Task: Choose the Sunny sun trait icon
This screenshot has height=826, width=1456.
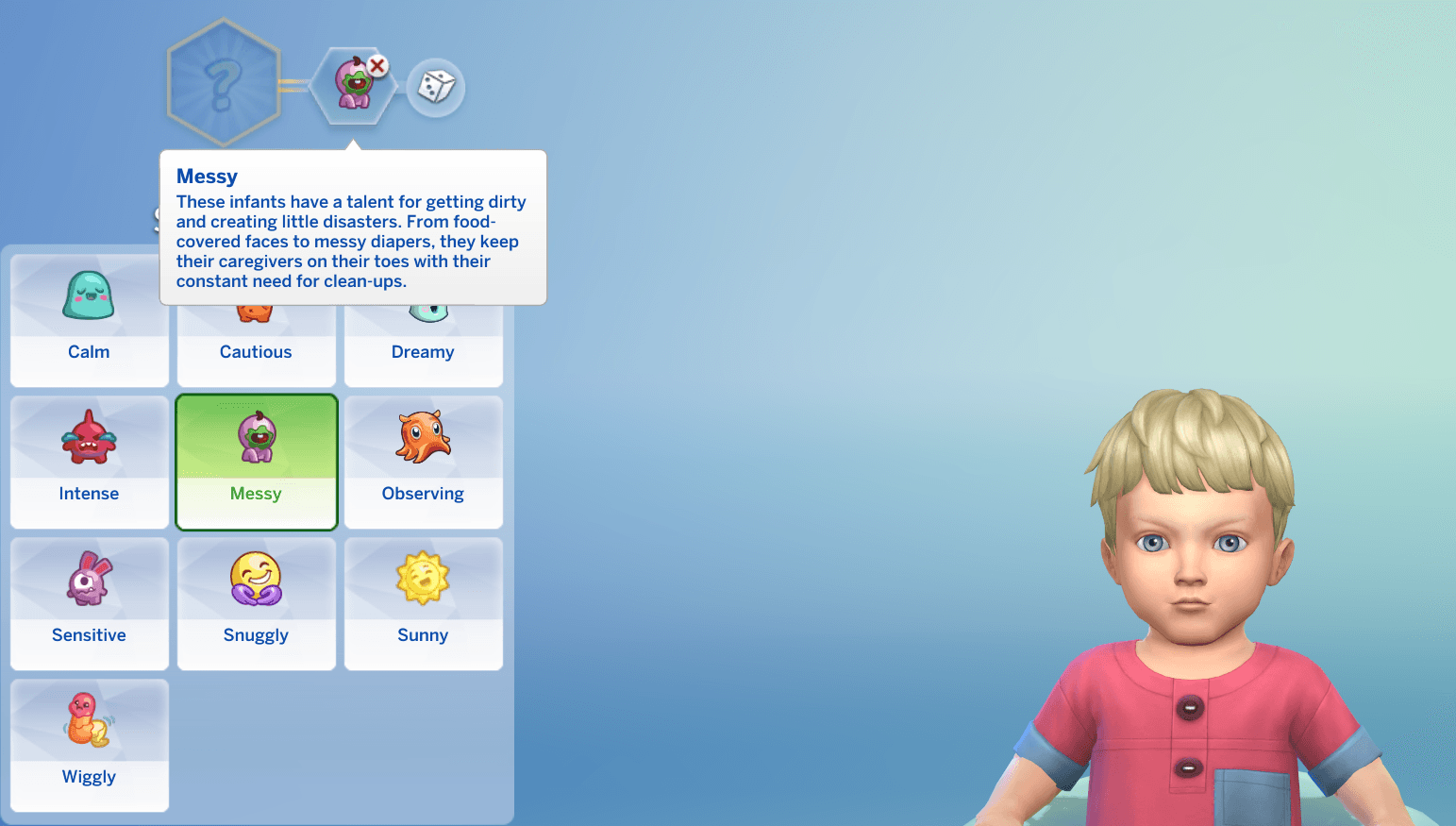Action: (423, 578)
